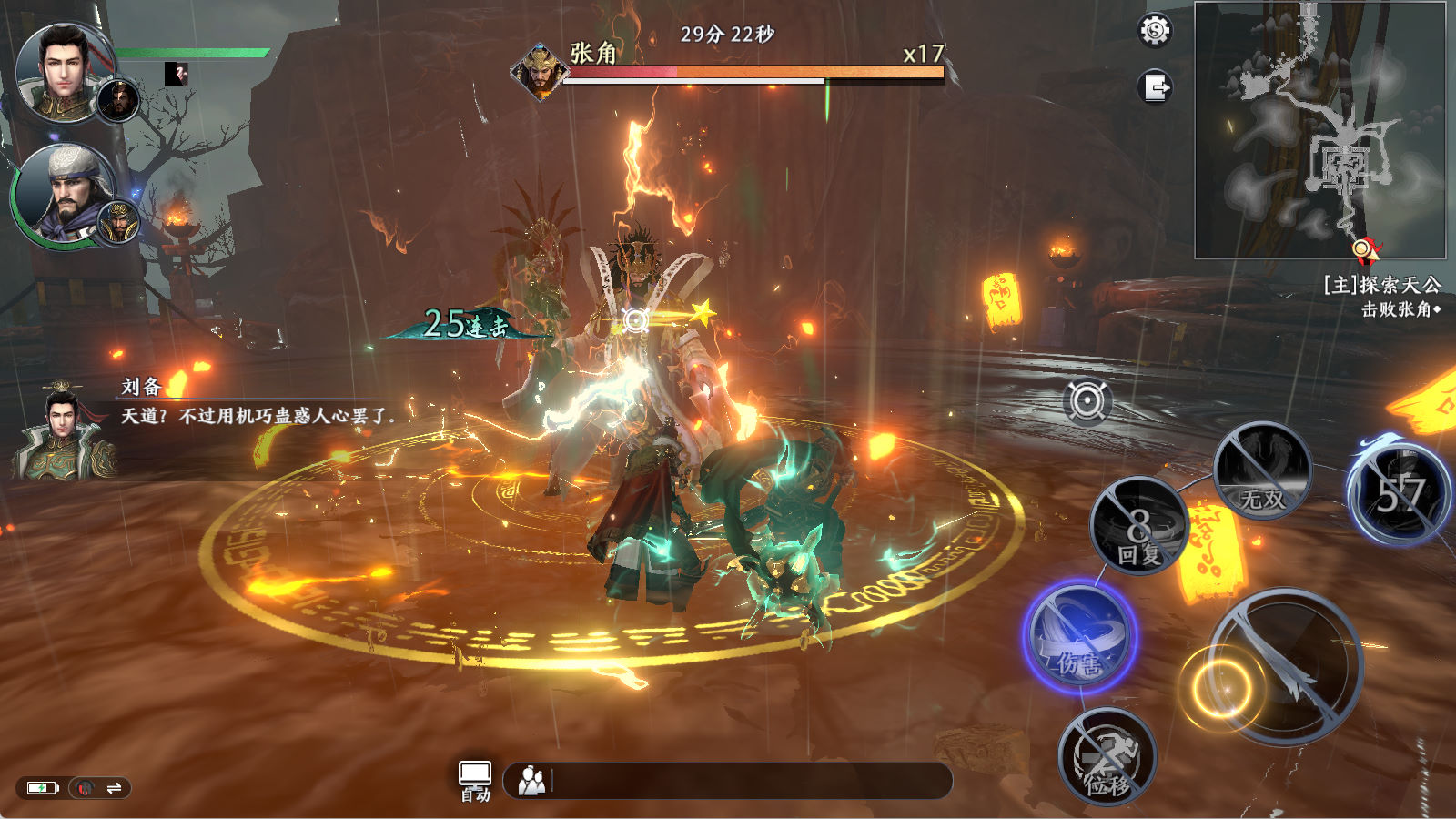Toggle the target lock-on icon
Image resolution: width=1456 pixels, height=819 pixels.
pos(1087,401)
